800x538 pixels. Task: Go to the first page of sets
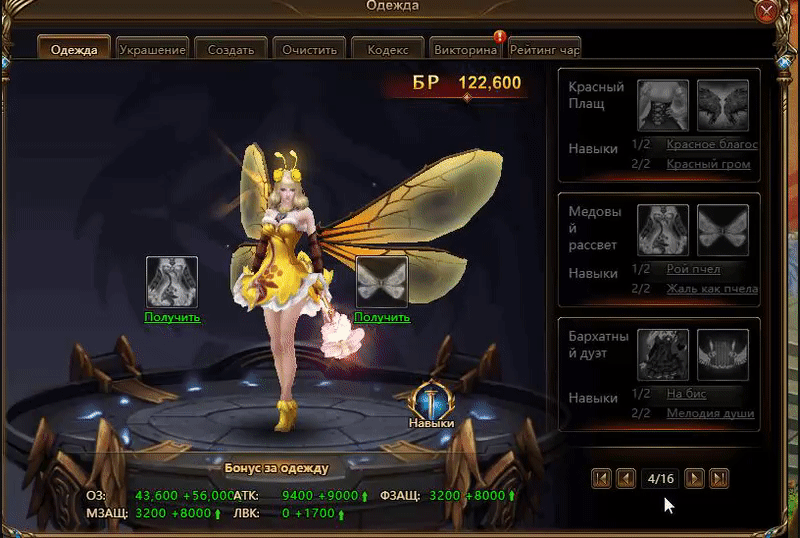601,478
